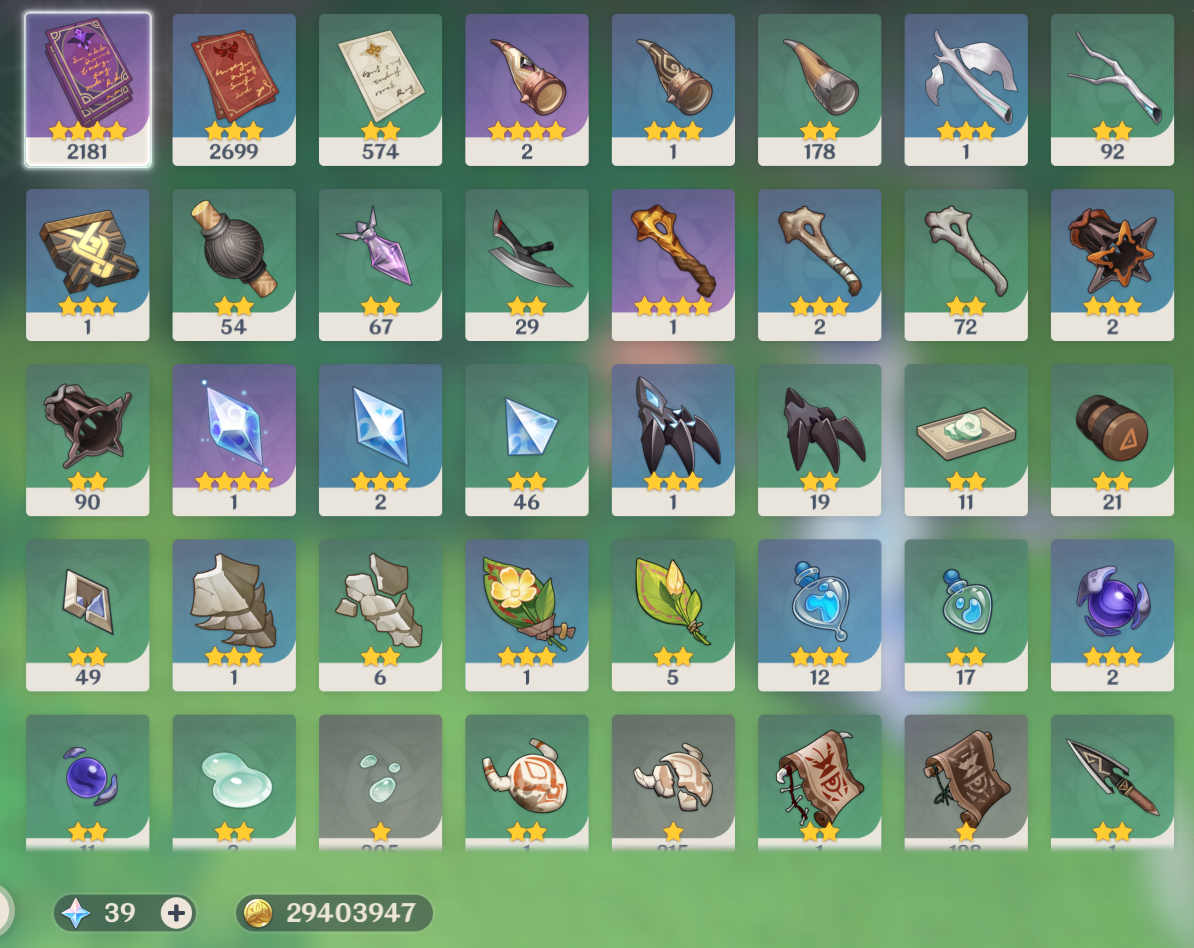This screenshot has height=948, width=1194.
Task: Choose the red talent book with 2699
Action: click(234, 88)
